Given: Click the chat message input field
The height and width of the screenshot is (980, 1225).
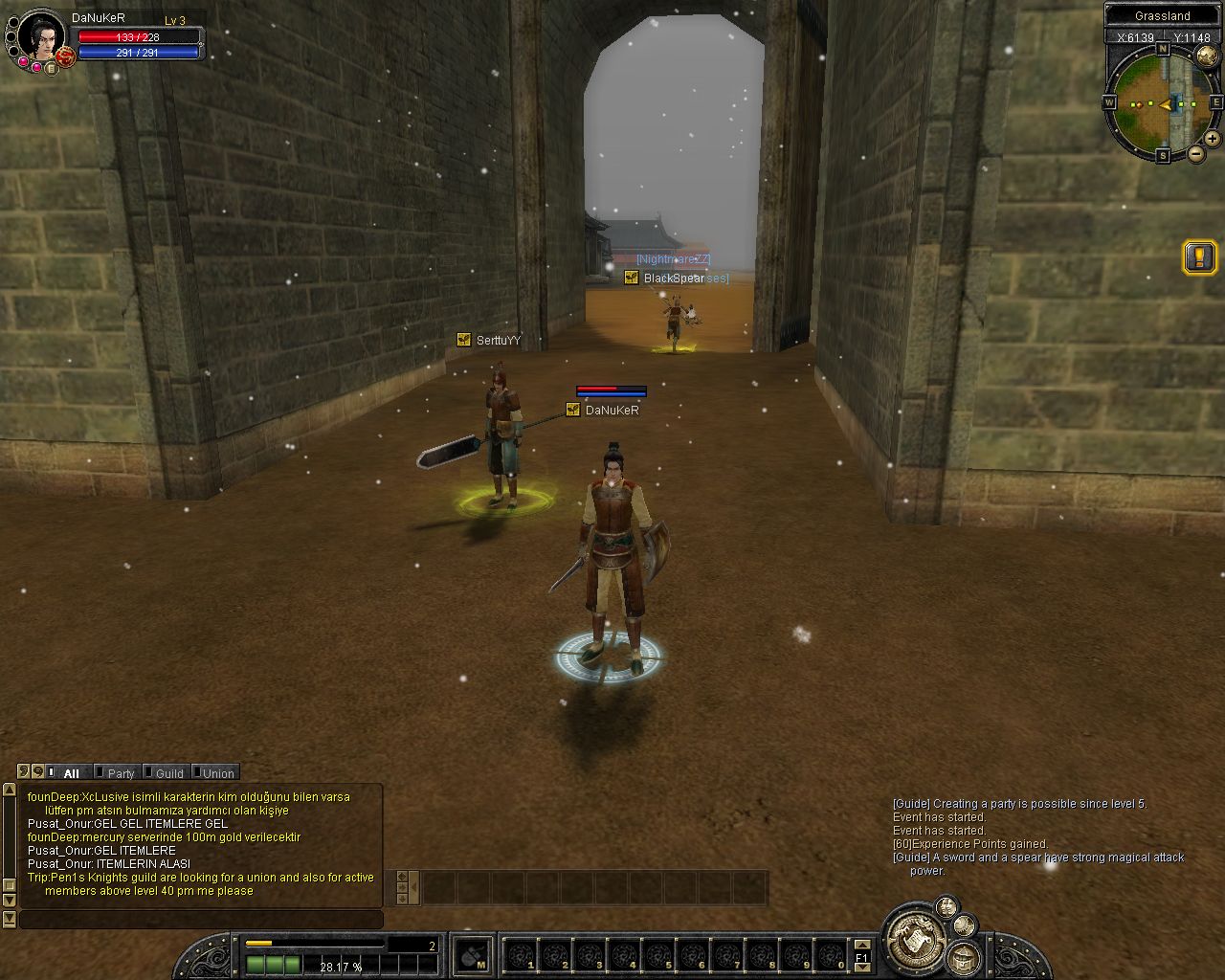Looking at the screenshot, I should pyautogui.click(x=201, y=920).
